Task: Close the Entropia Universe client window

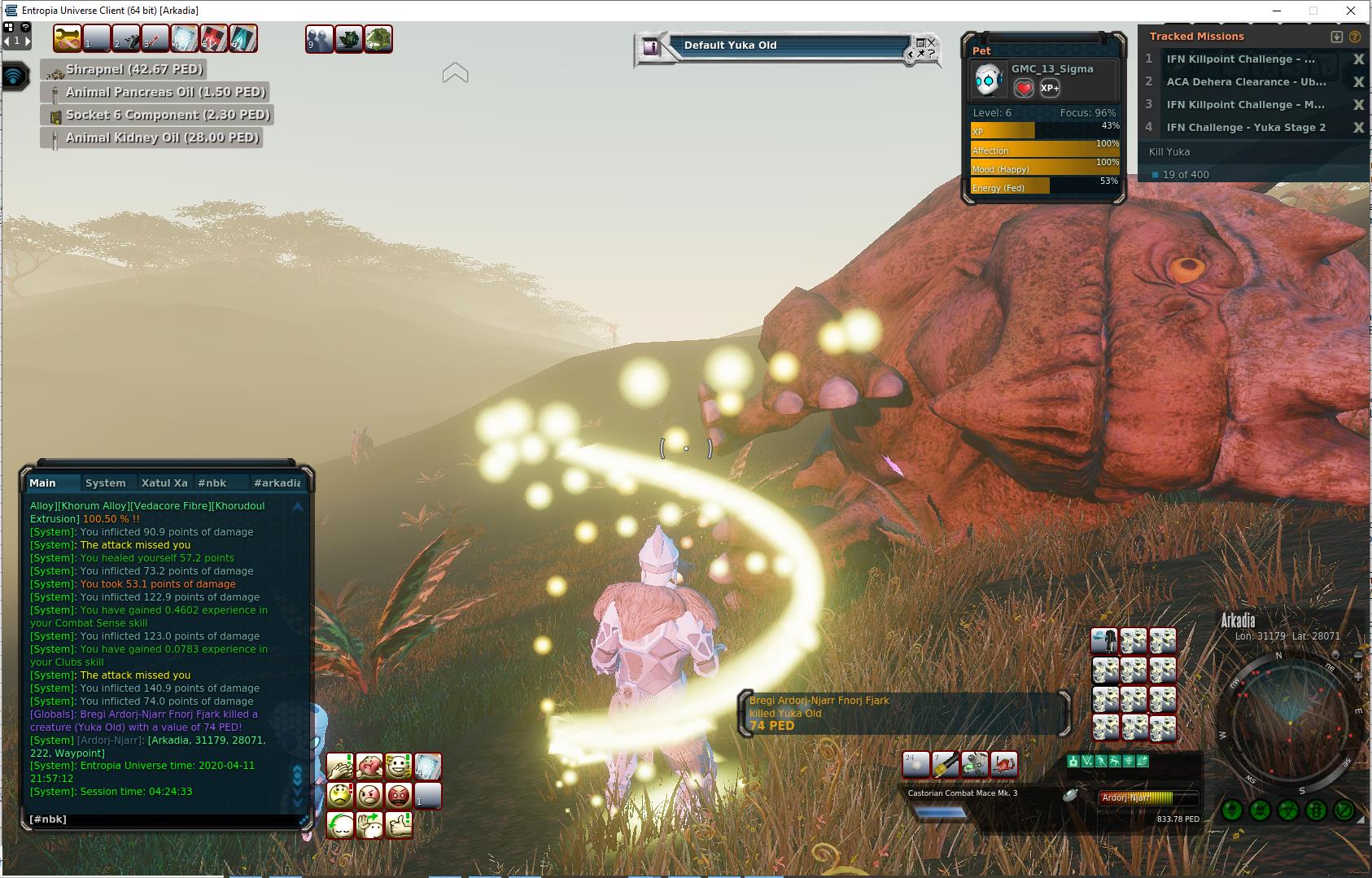Action: click(1352, 11)
